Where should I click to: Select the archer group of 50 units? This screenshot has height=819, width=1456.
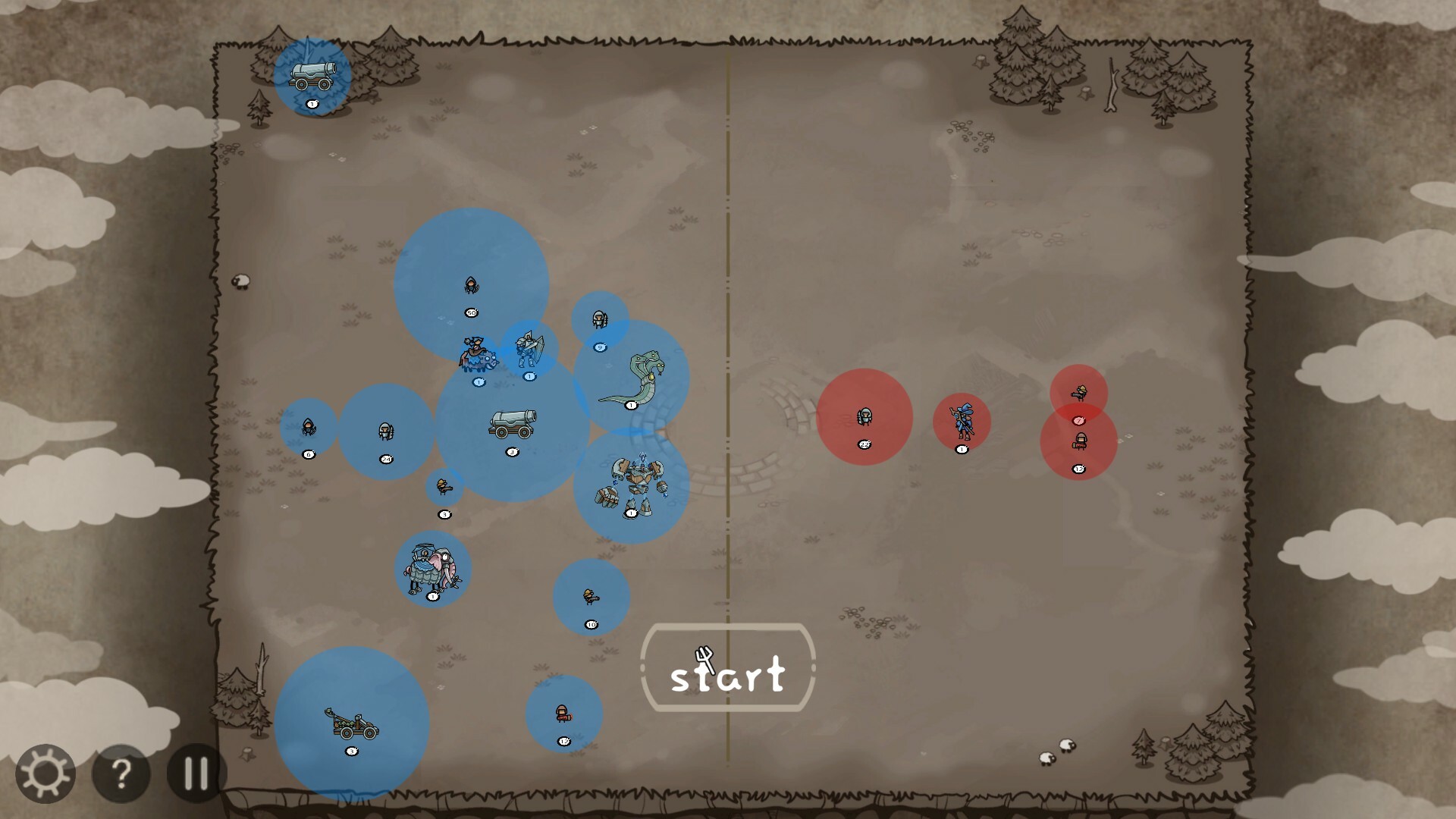pyautogui.click(x=470, y=287)
